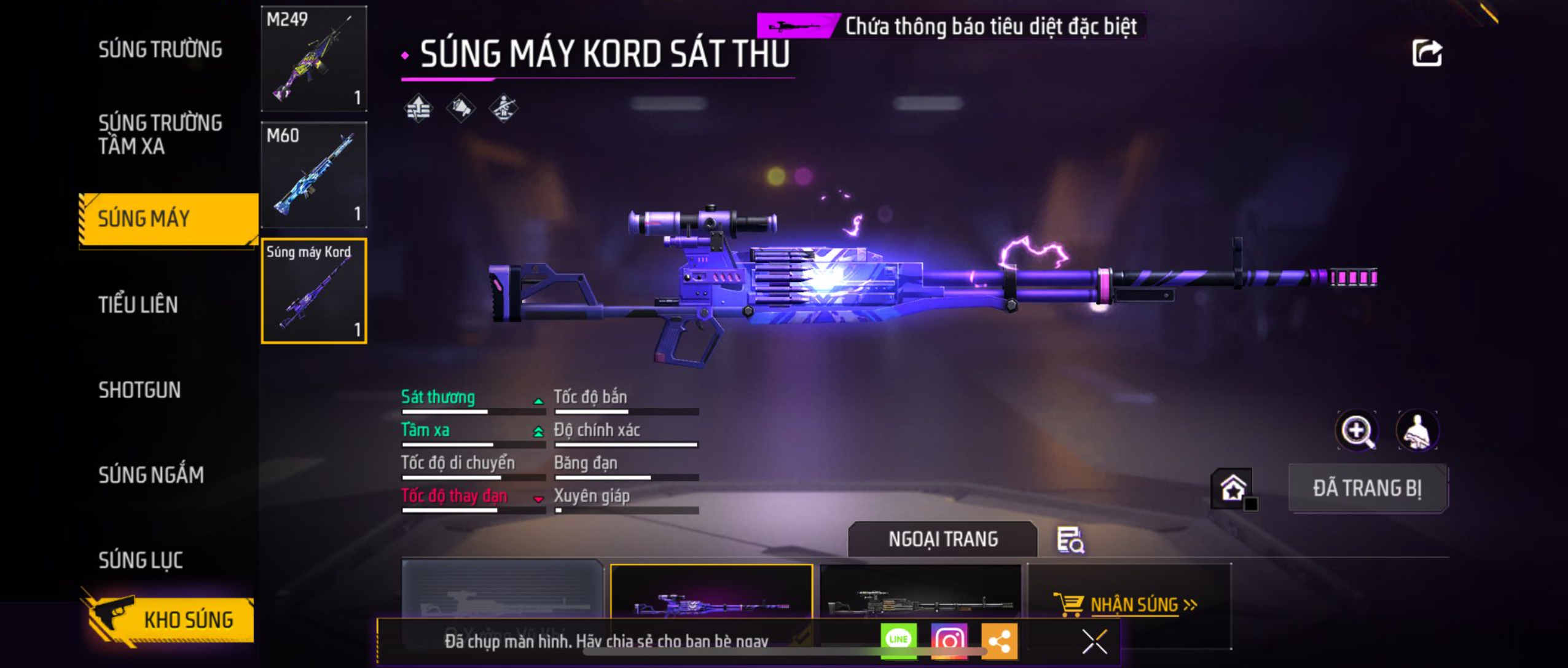Select the Súng máy Kord thumbnail
The width and height of the screenshot is (1568, 668).
pyautogui.click(x=314, y=291)
